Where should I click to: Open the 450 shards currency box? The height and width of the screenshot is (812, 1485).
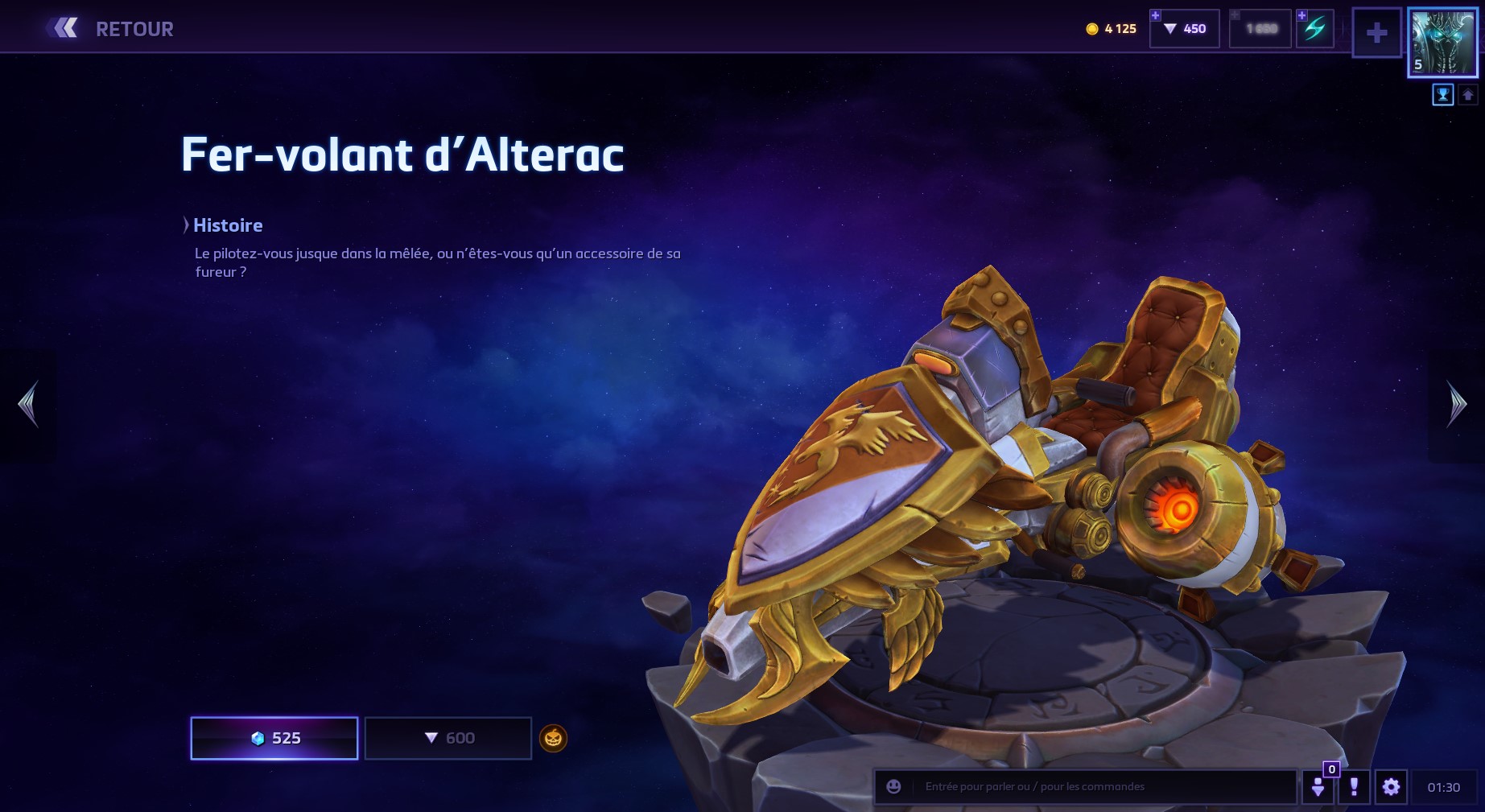[x=1185, y=29]
